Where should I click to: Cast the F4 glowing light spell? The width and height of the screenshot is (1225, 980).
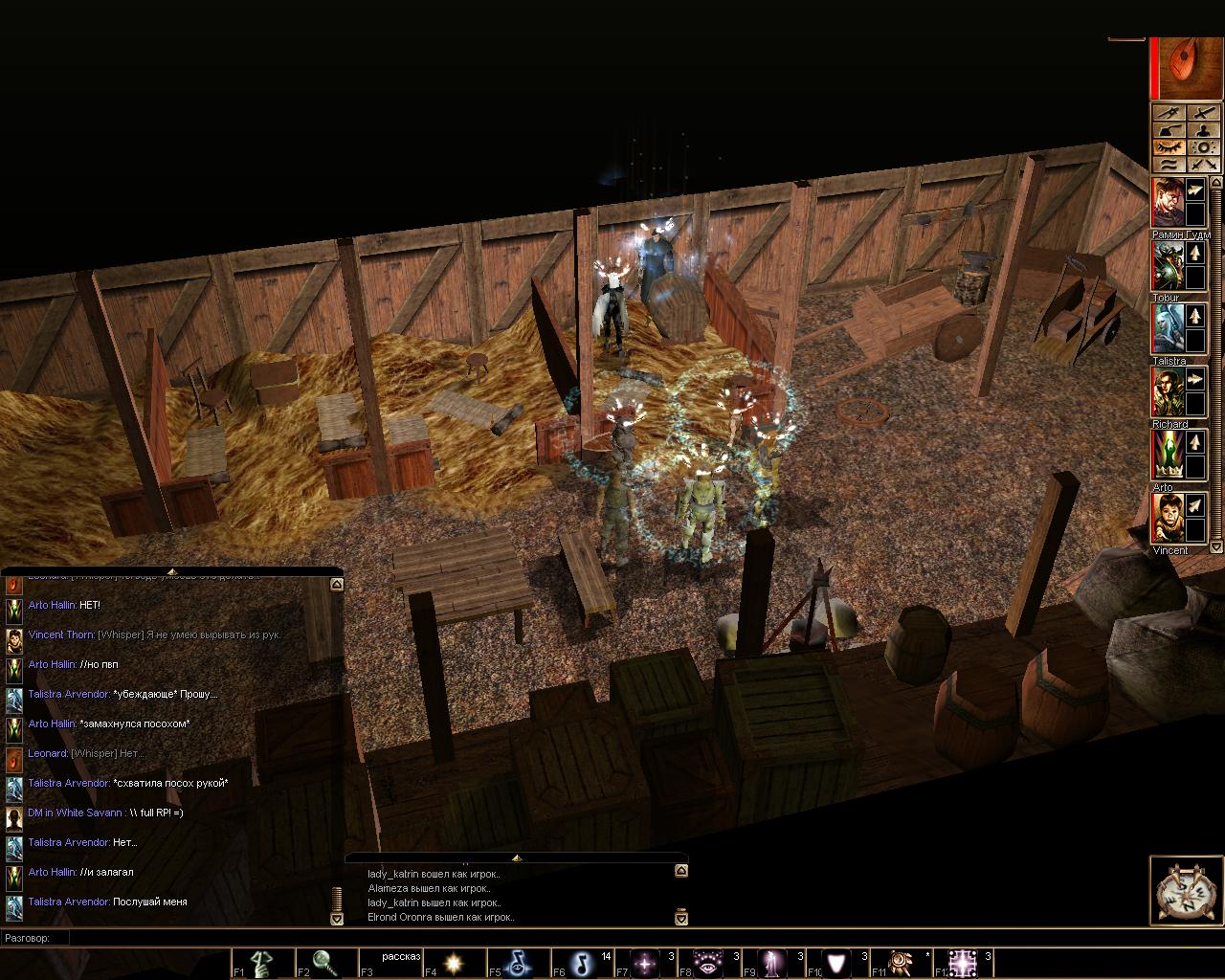(x=454, y=963)
